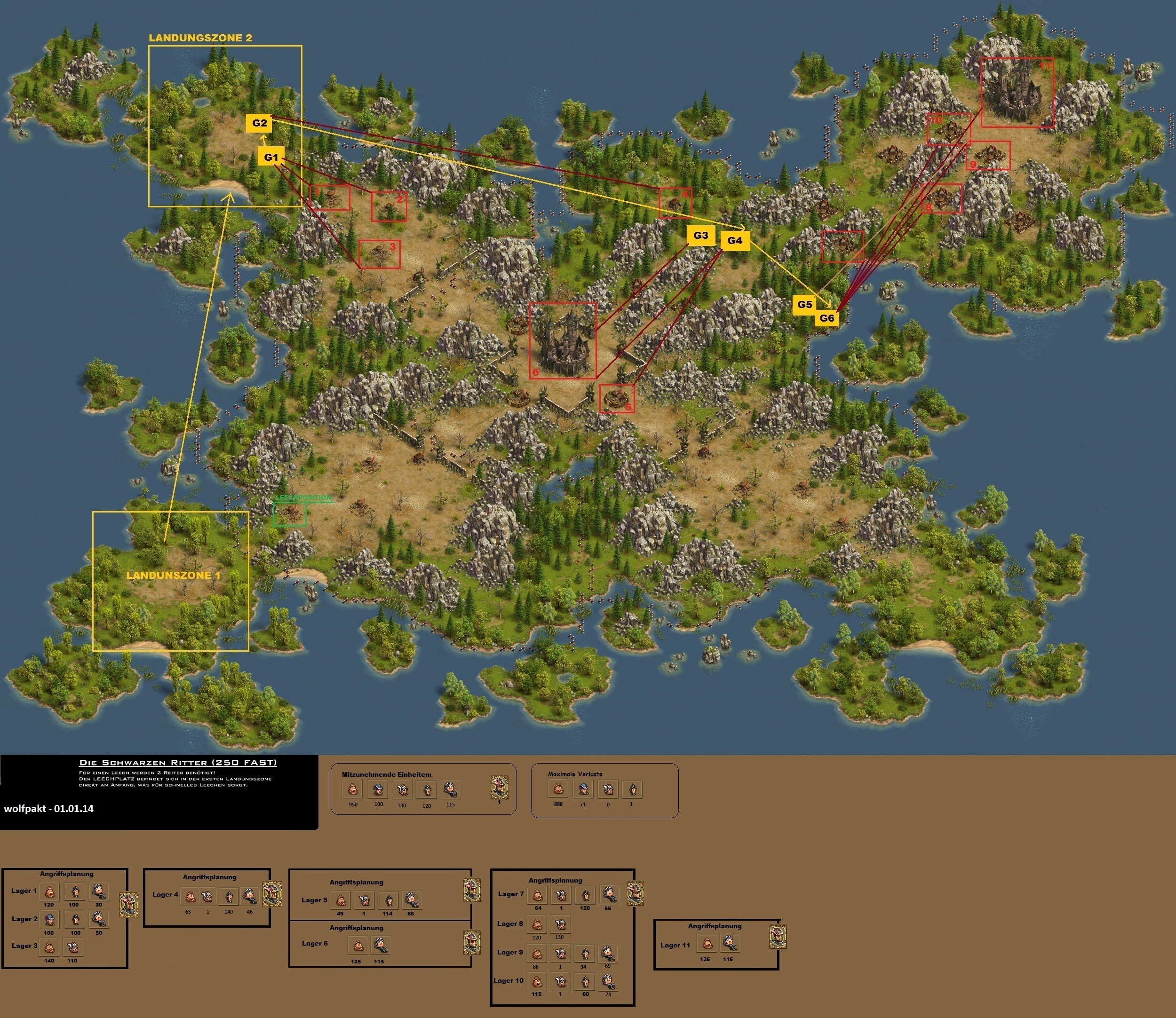The image size is (1176, 1018).
Task: Choose the G3 garrison marker
Action: [x=701, y=235]
